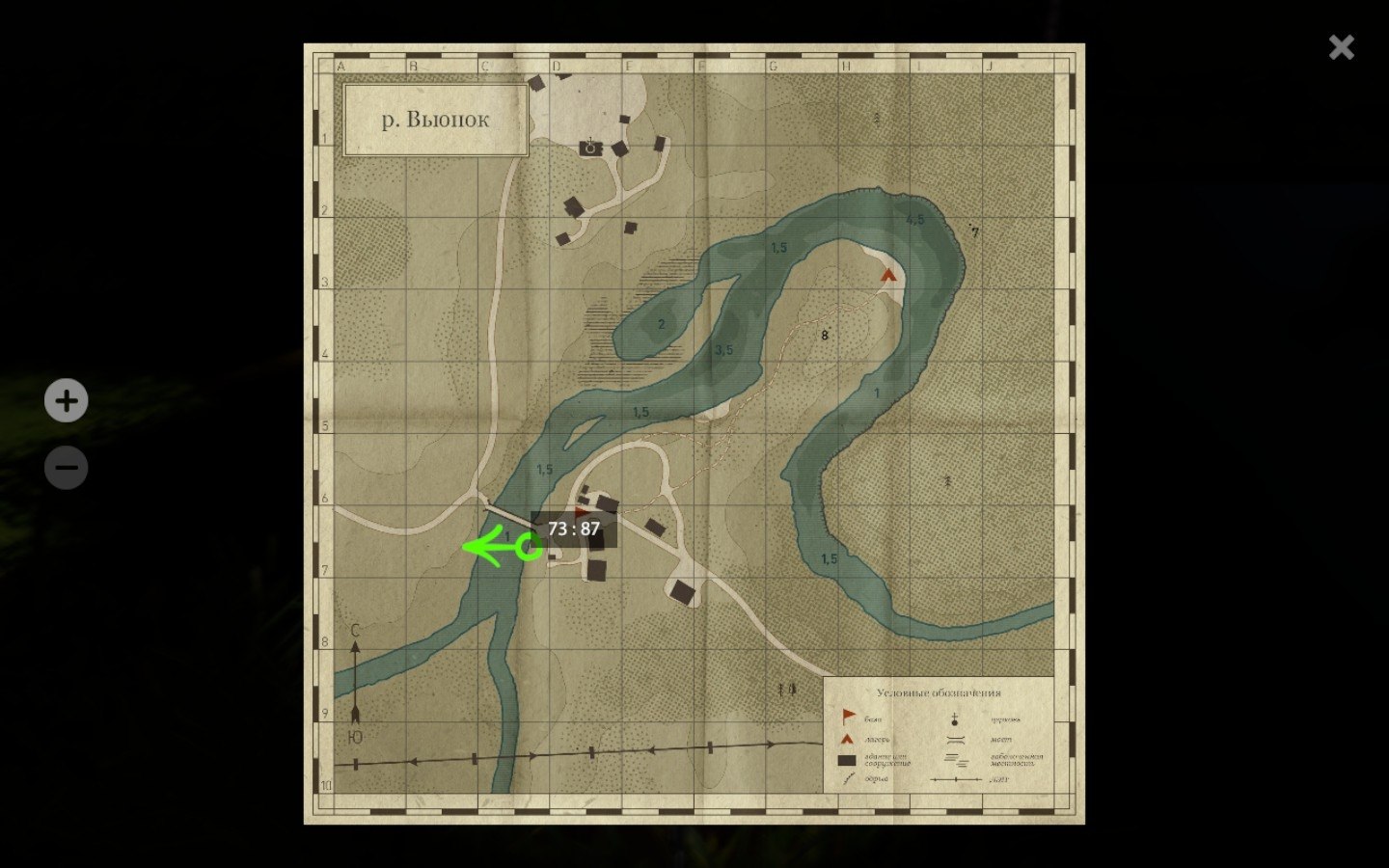Click the power line symbol in the legend
1389x868 pixels.
click(956, 779)
